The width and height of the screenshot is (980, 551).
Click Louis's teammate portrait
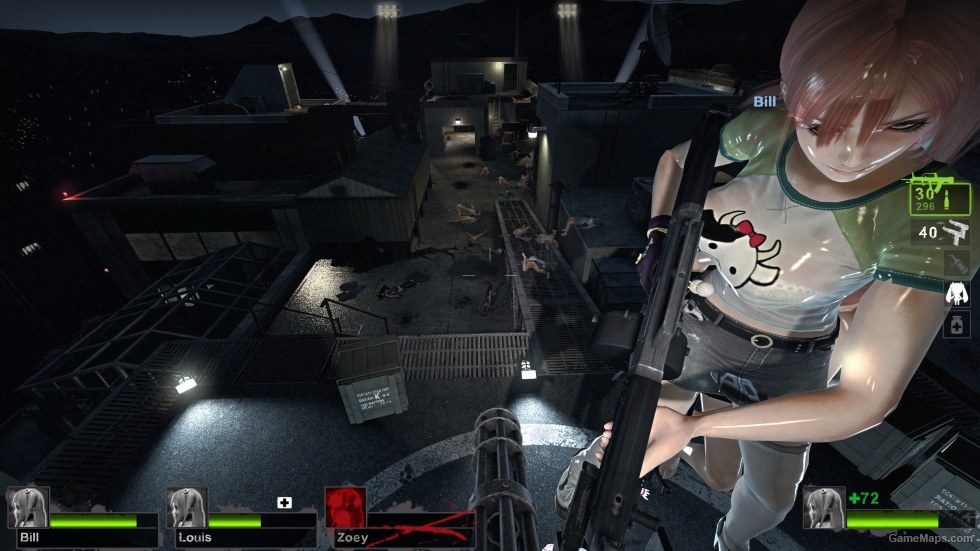(x=186, y=507)
